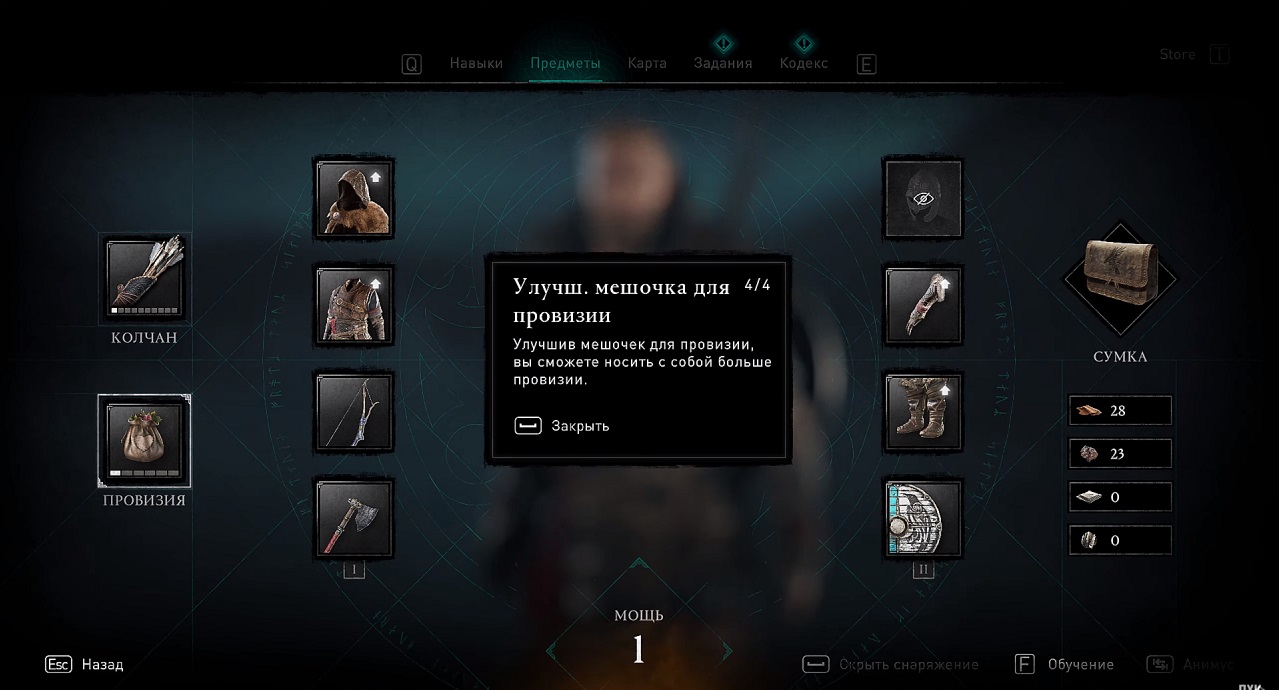Image resolution: width=1279 pixels, height=690 pixels.
Task: Go back with the Назад button
Action: [x=85, y=664]
